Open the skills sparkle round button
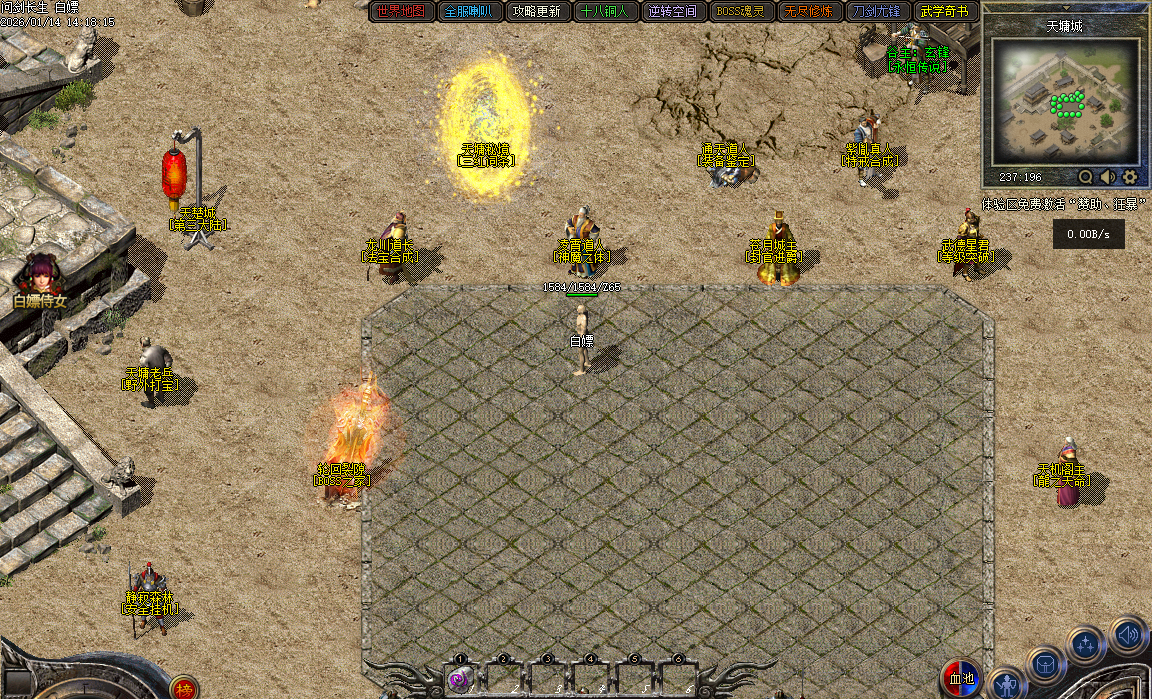This screenshot has width=1152, height=699. tap(1086, 643)
